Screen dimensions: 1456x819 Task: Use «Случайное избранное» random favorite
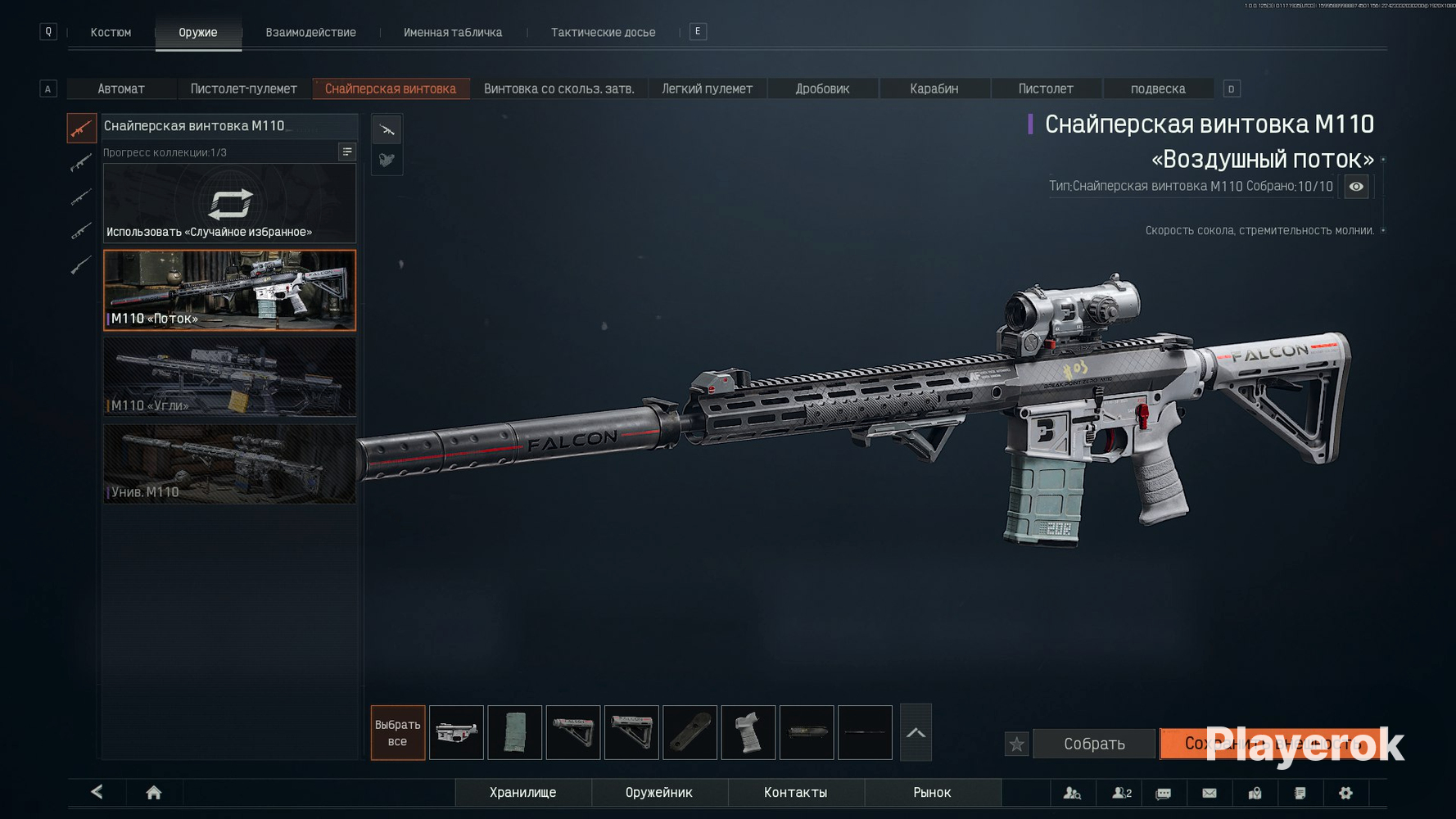tap(229, 204)
